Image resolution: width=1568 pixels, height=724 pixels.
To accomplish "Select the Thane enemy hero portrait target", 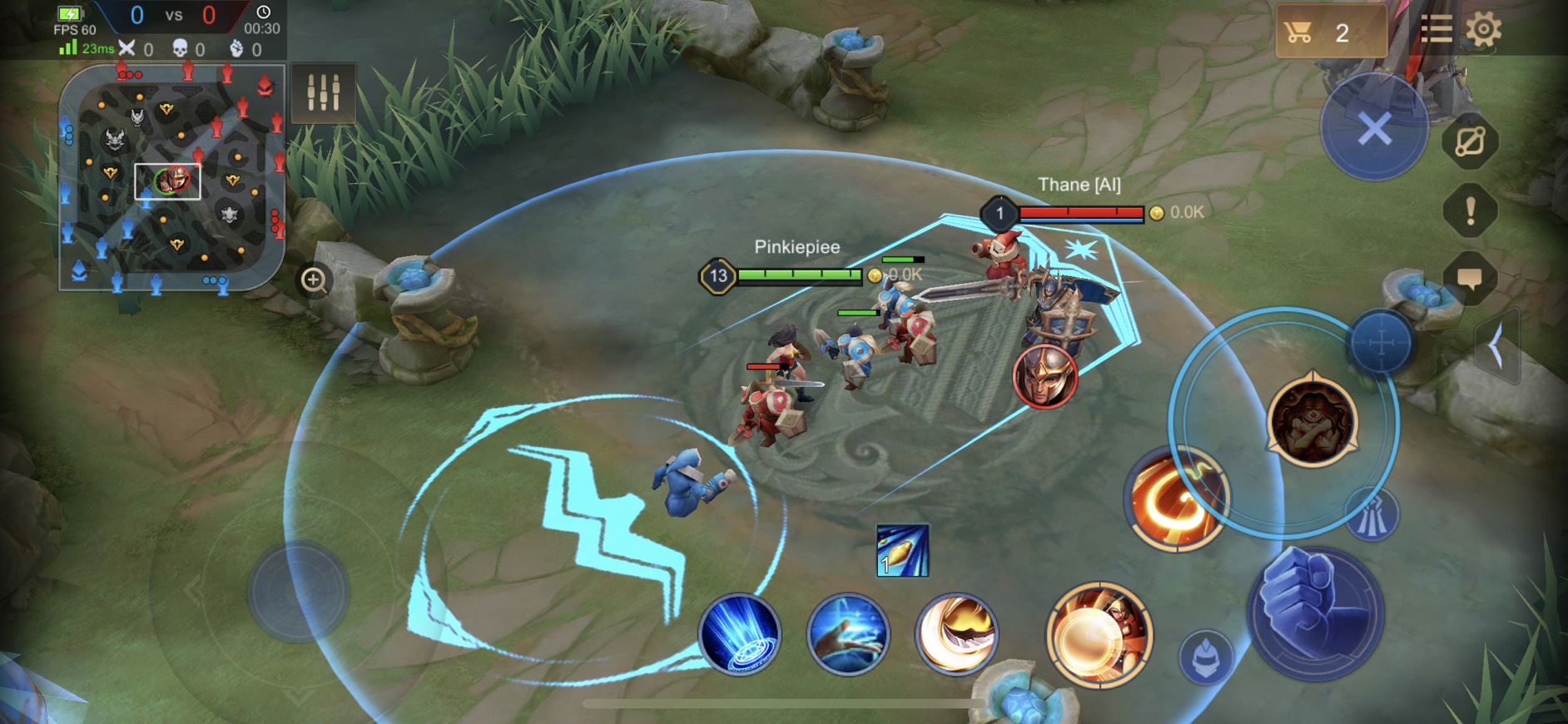I will (x=1045, y=377).
